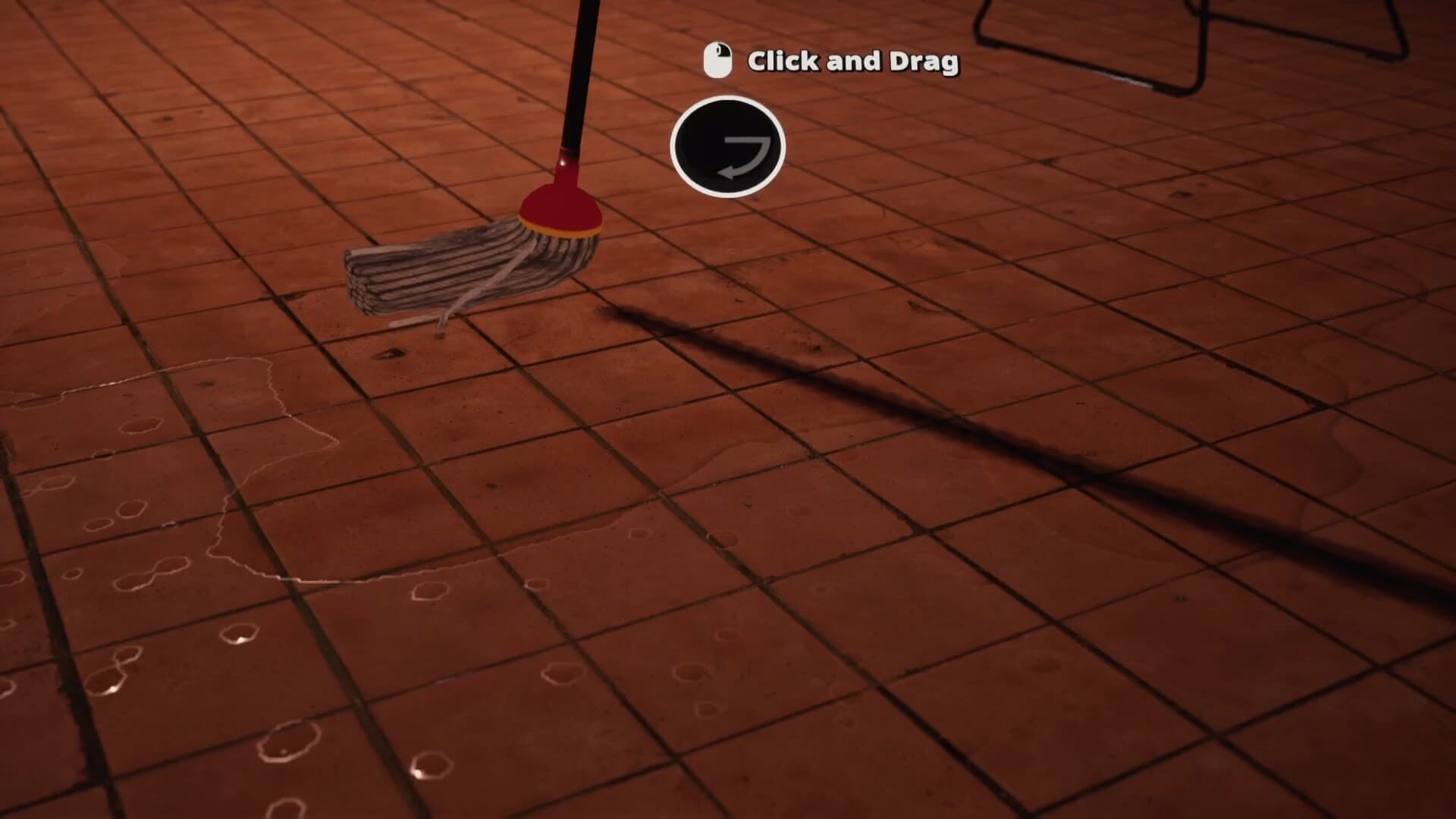This screenshot has height=819, width=1456.
Task: Select the tutorial instruction text
Action: [853, 61]
